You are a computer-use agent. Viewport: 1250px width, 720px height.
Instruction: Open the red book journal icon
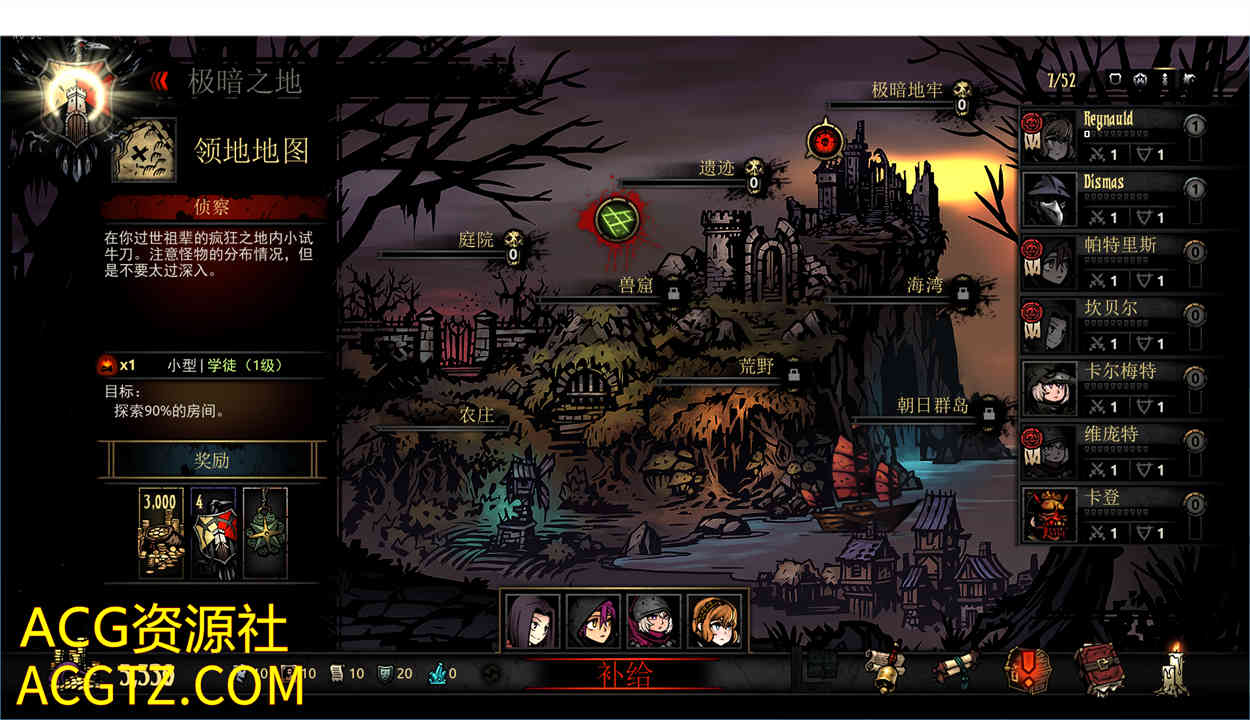click(1098, 668)
